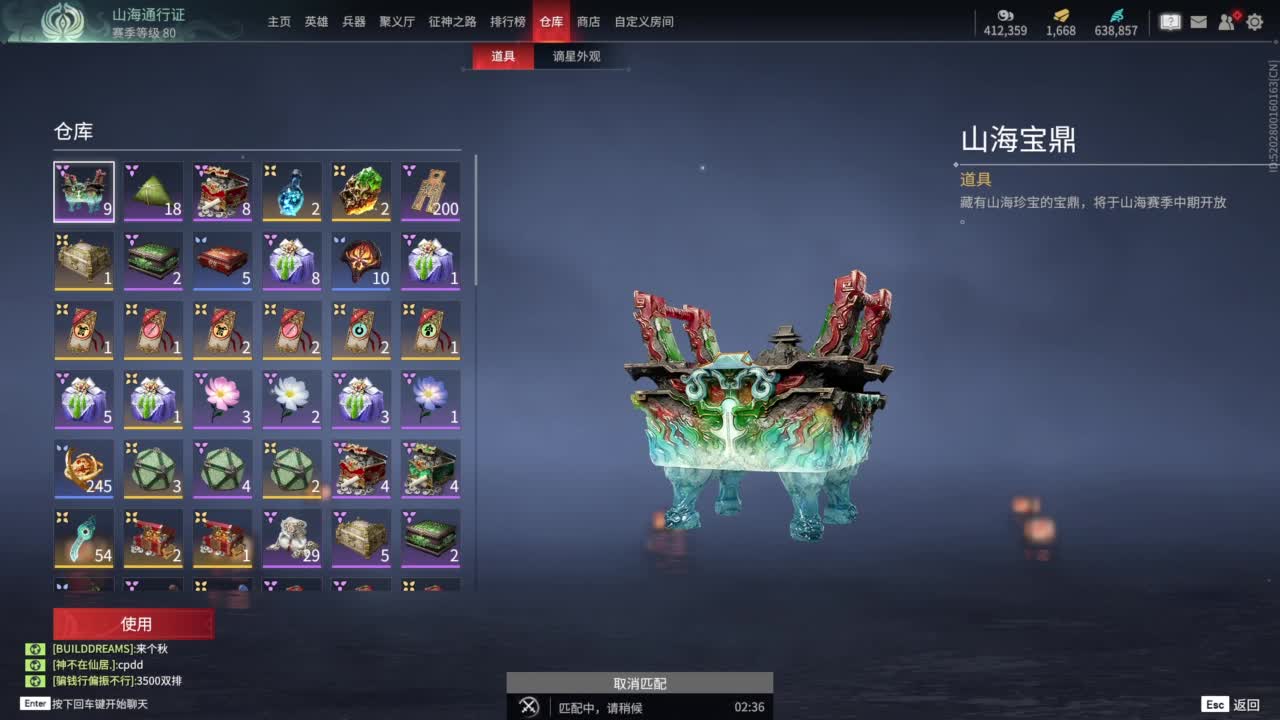The width and height of the screenshot is (1280, 720).
Task: Click 取消匹配 to cancel matchmaking
Action: pyautogui.click(x=638, y=684)
